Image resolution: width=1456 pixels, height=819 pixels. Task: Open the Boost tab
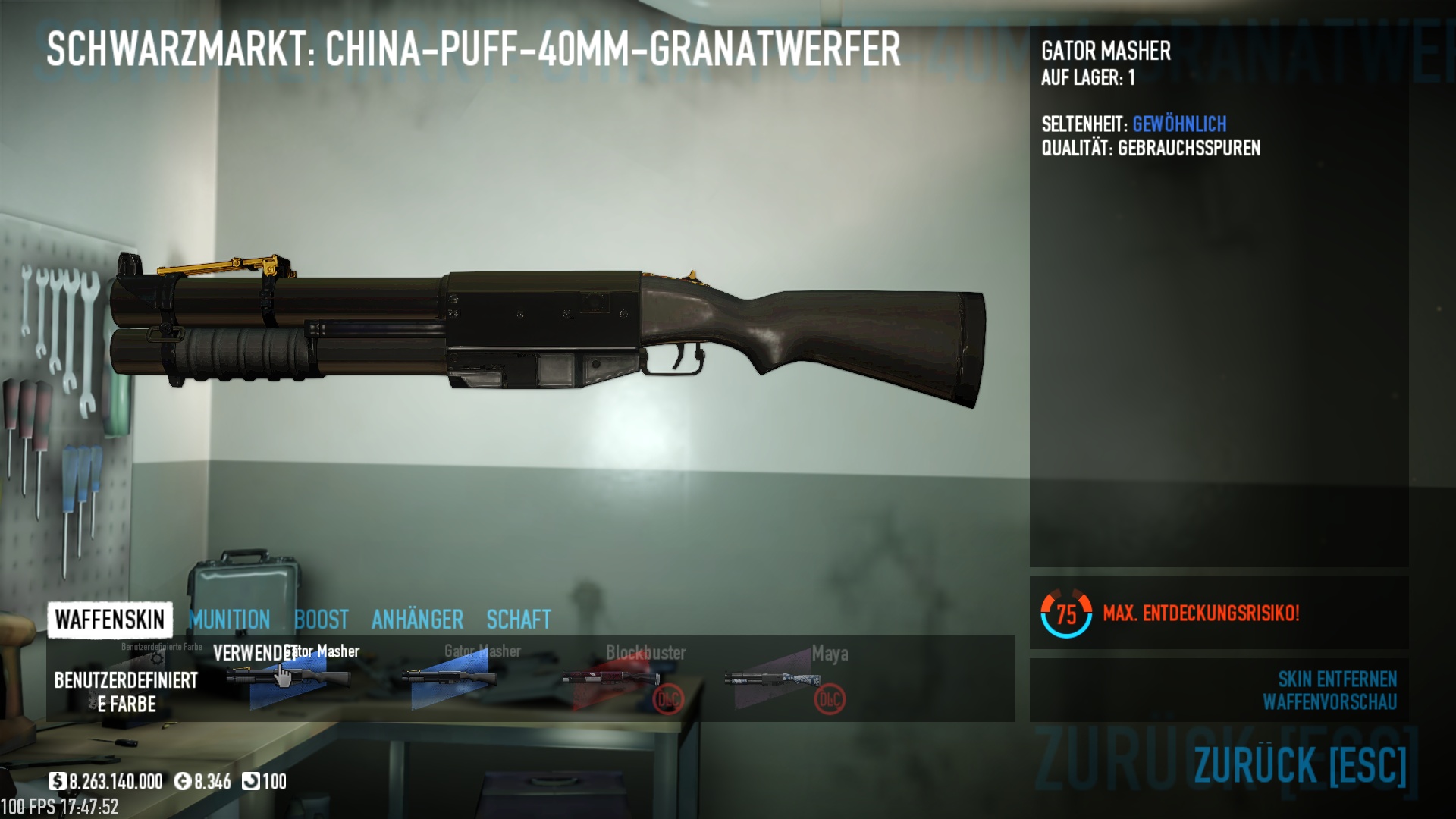321,620
